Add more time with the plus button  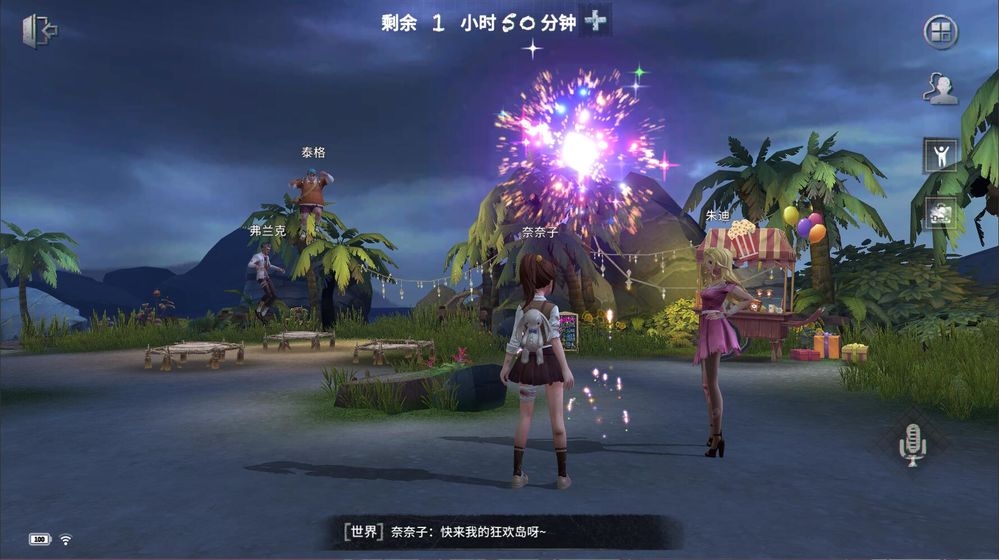(x=596, y=21)
